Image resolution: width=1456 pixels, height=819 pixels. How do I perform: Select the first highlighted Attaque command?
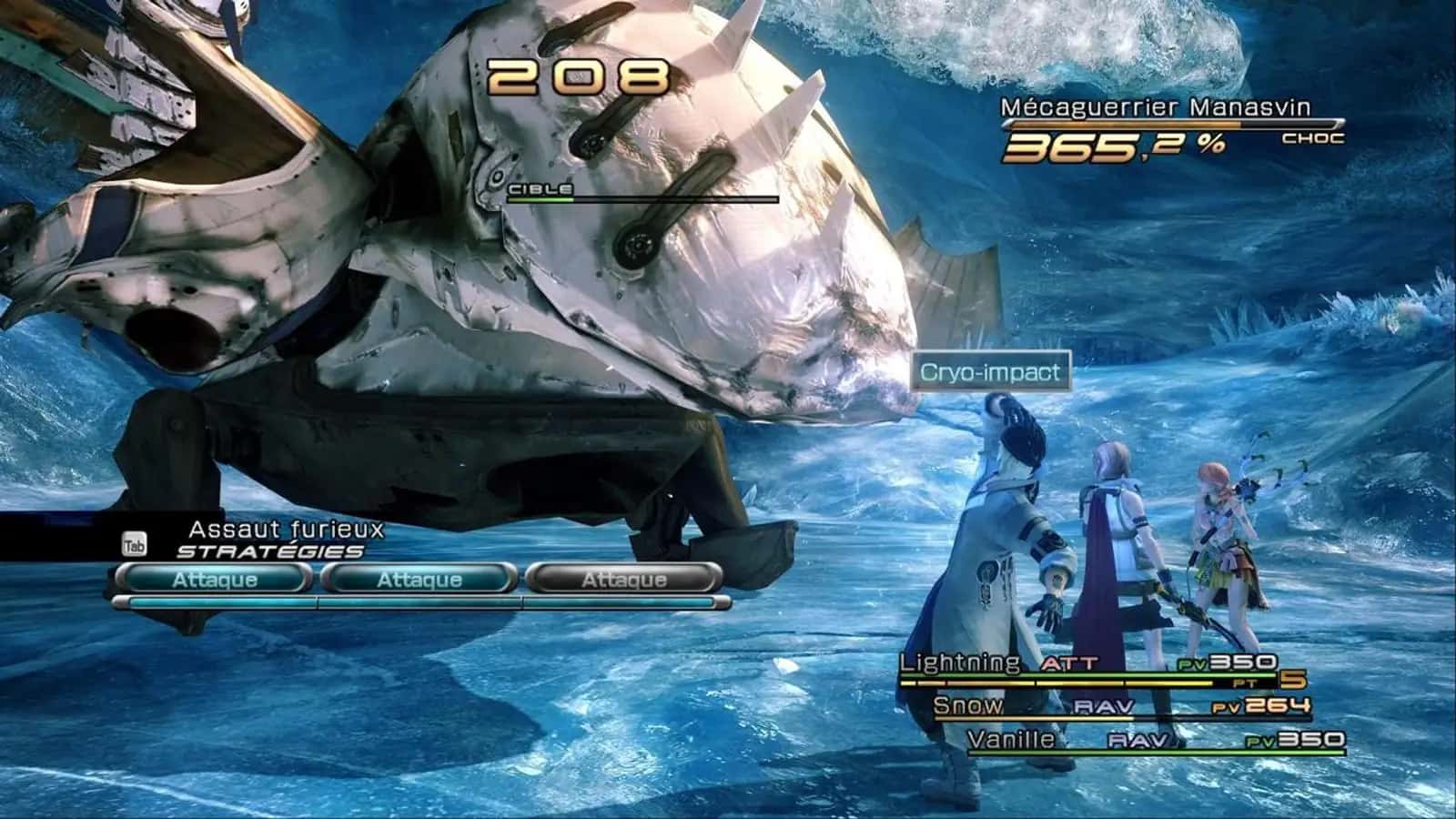(x=214, y=578)
